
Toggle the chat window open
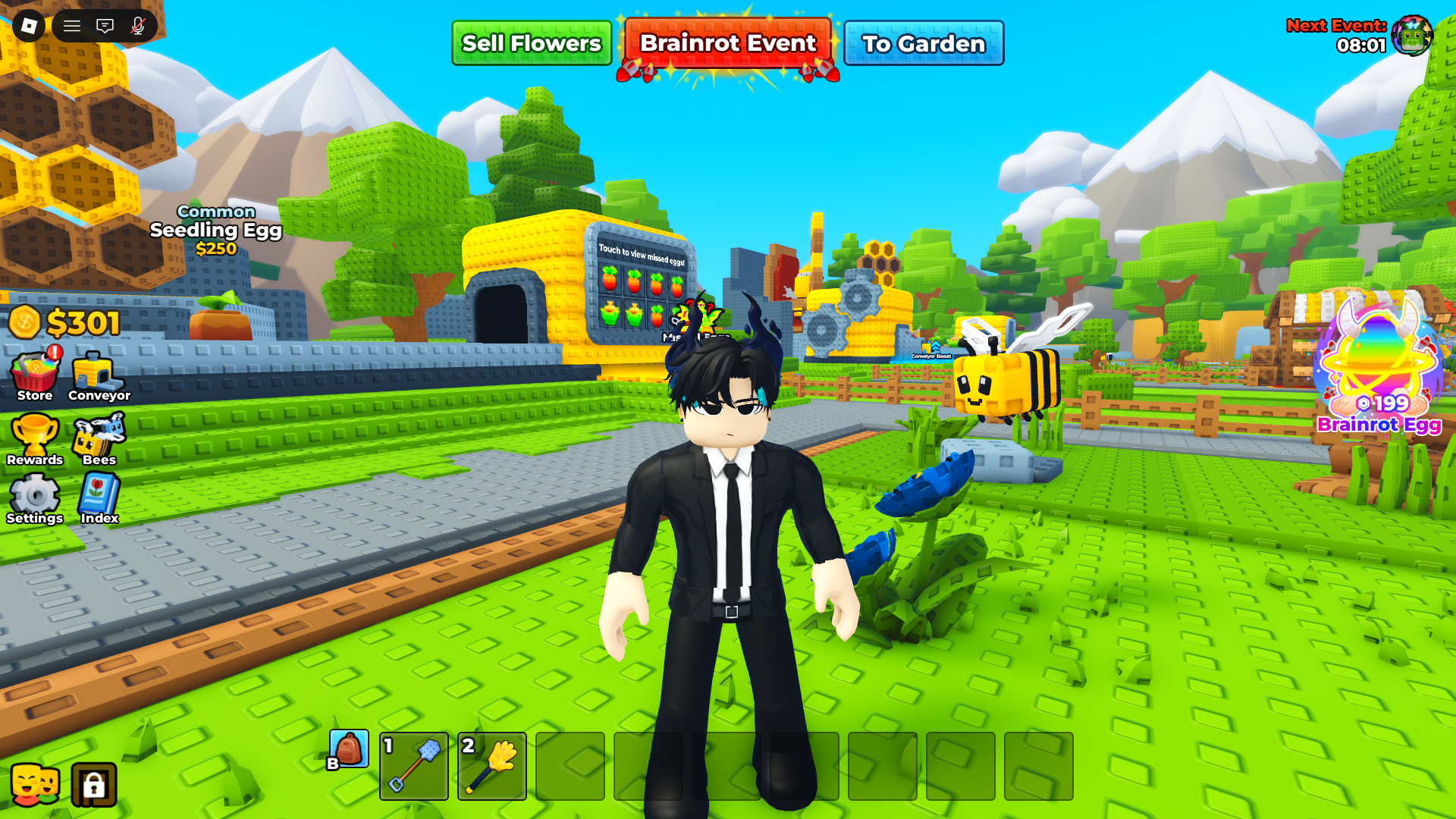coord(104,25)
